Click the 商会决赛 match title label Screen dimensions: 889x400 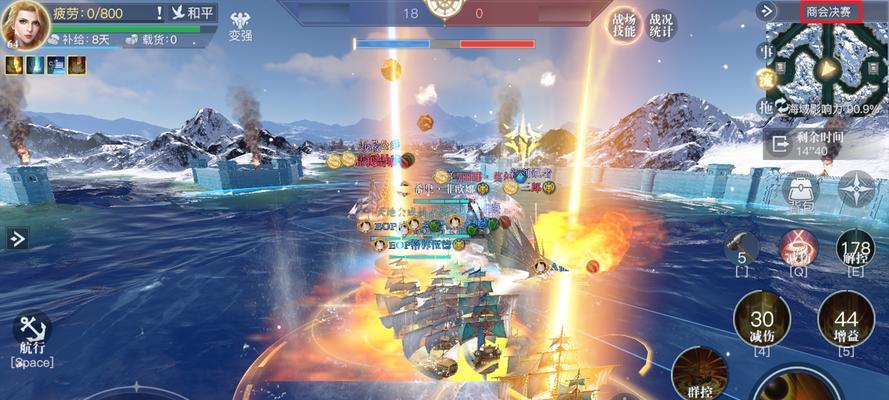point(831,11)
